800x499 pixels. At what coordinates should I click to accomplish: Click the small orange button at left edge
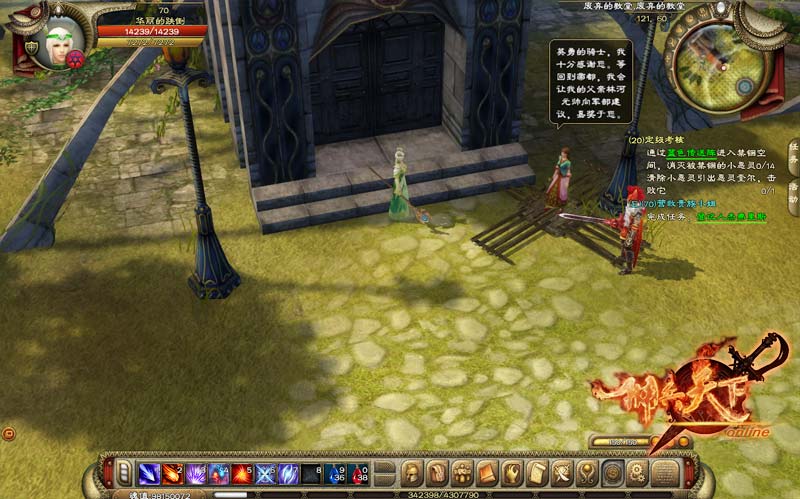pyautogui.click(x=8, y=433)
